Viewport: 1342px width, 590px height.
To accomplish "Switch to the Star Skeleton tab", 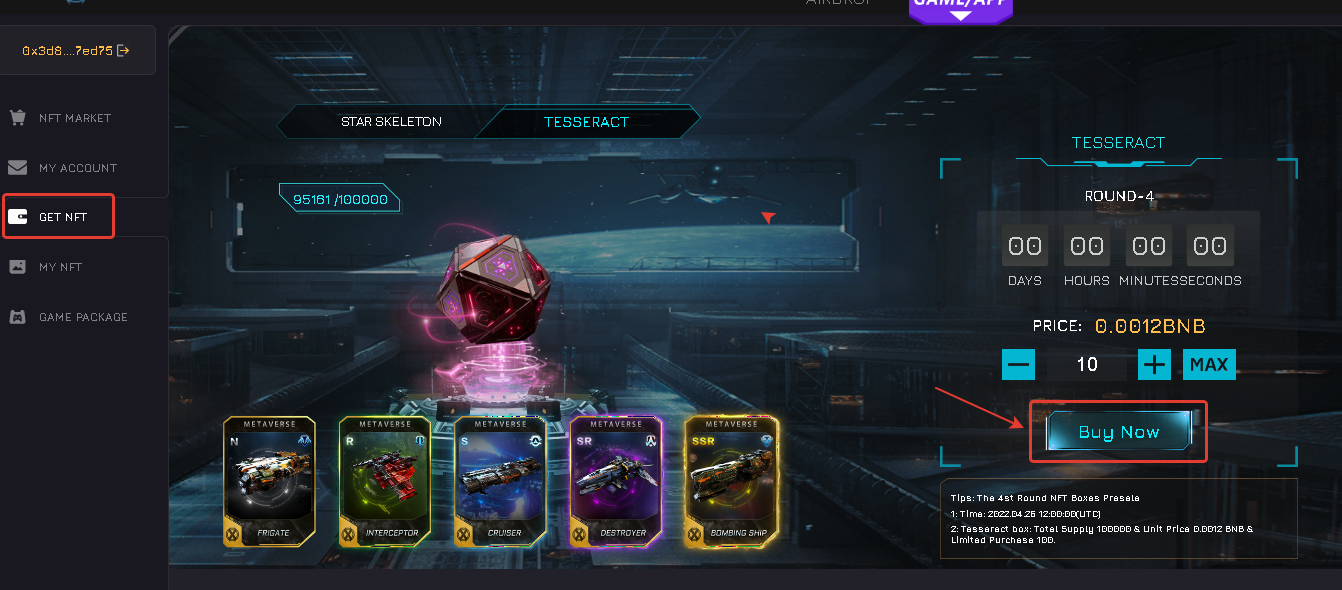I will pos(391,122).
